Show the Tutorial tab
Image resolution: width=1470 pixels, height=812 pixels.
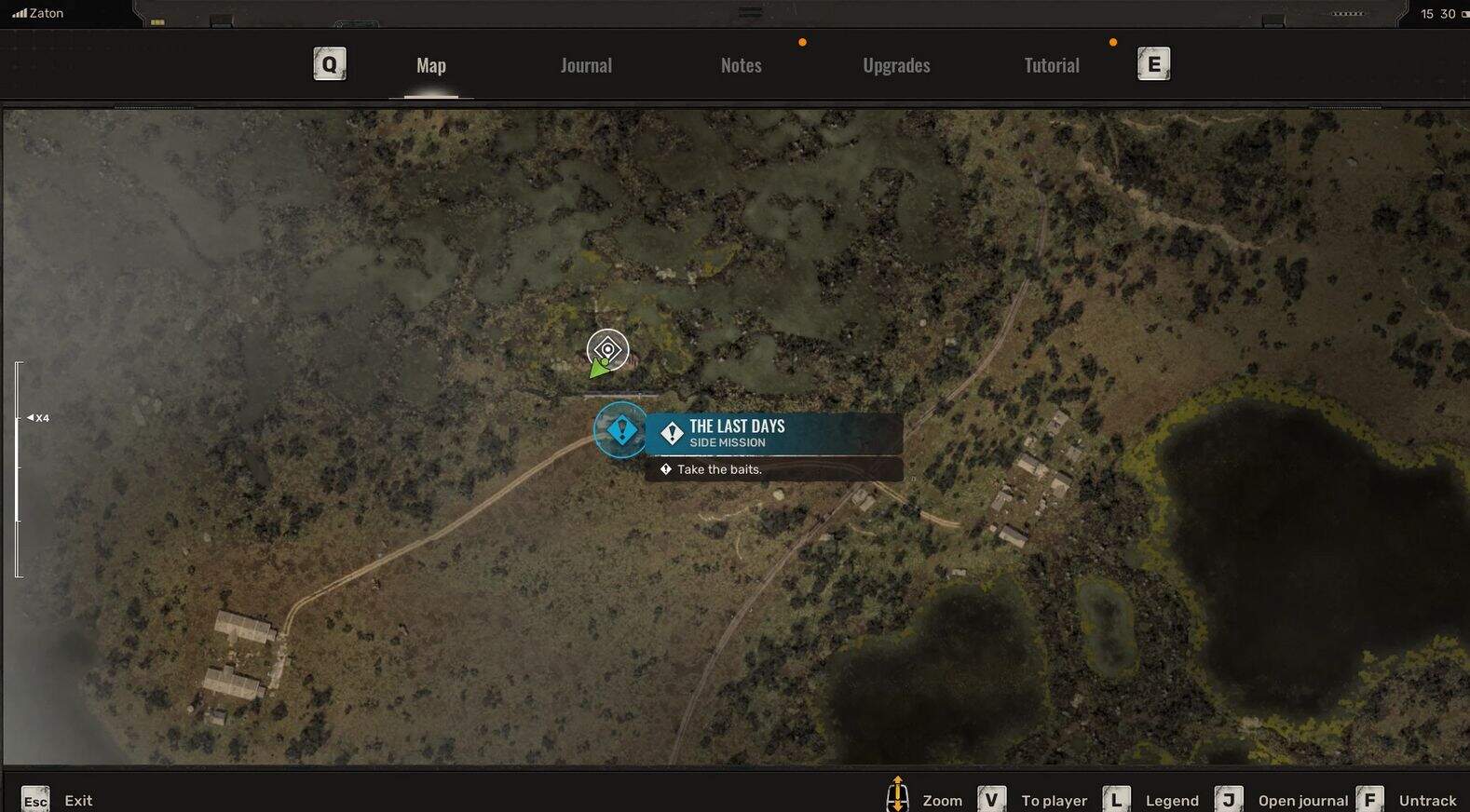click(x=1052, y=65)
